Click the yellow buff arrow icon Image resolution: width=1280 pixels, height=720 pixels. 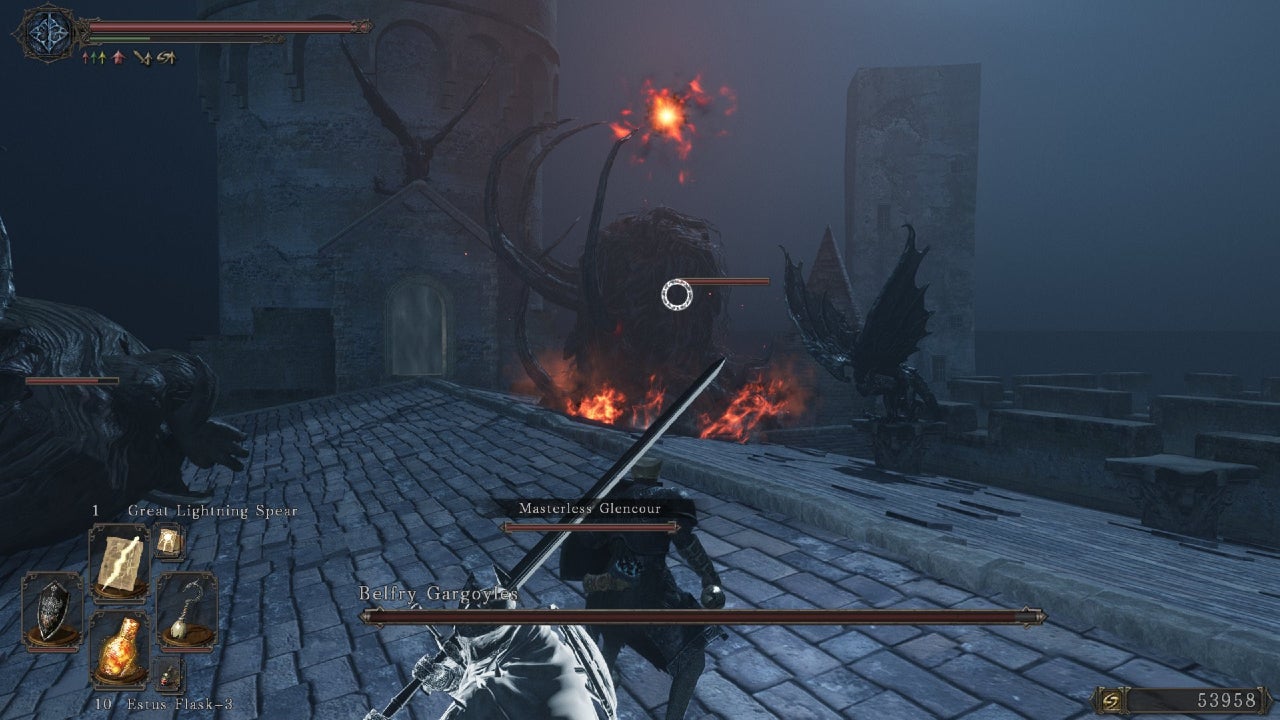[x=102, y=57]
